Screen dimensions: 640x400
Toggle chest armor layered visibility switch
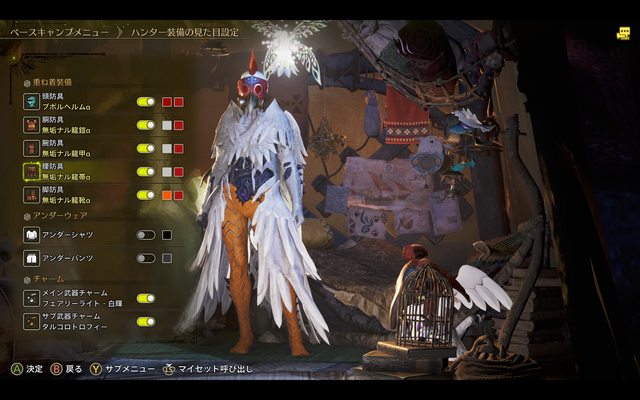[x=146, y=125]
